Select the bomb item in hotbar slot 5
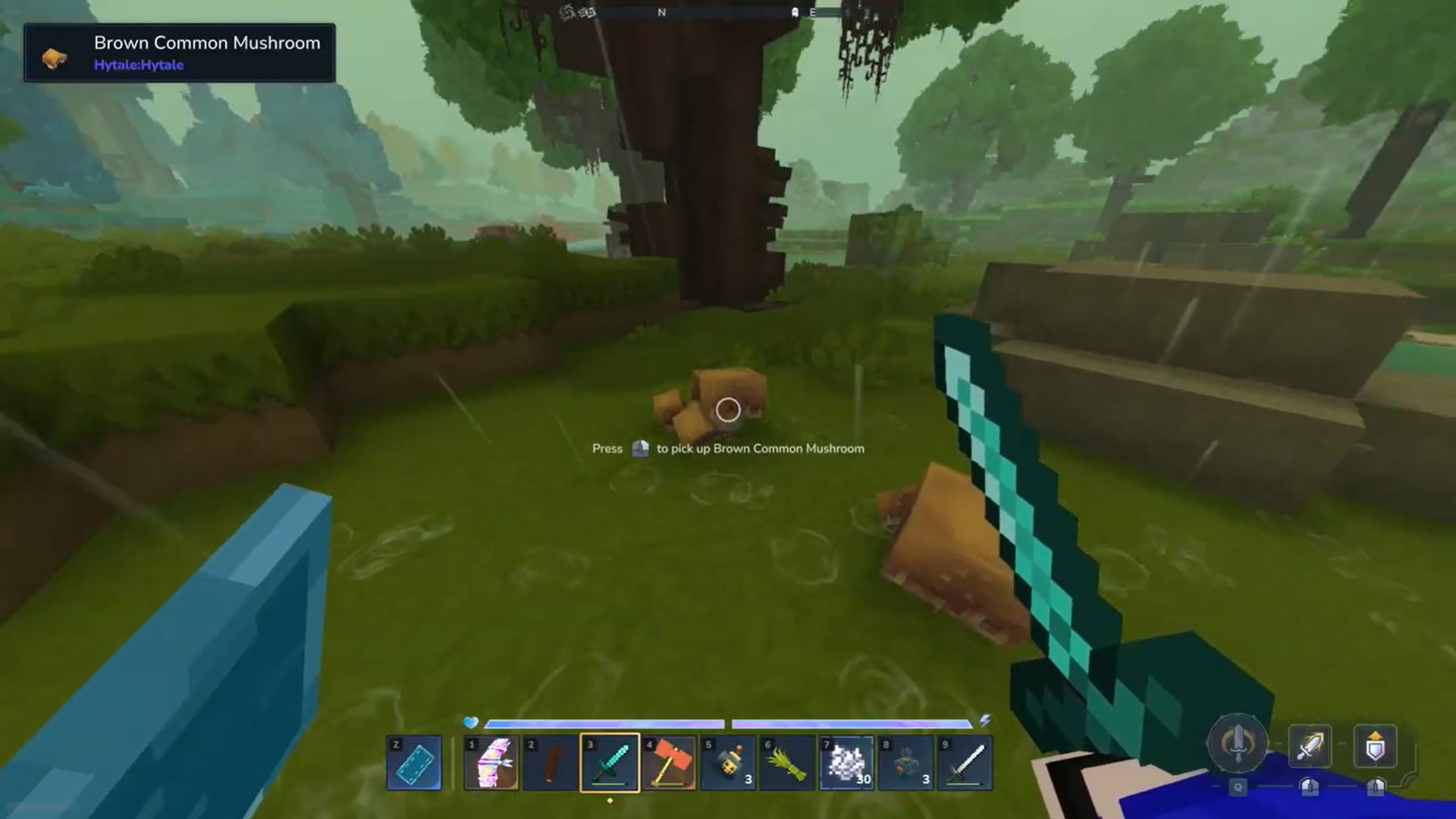This screenshot has height=819, width=1456. [729, 762]
